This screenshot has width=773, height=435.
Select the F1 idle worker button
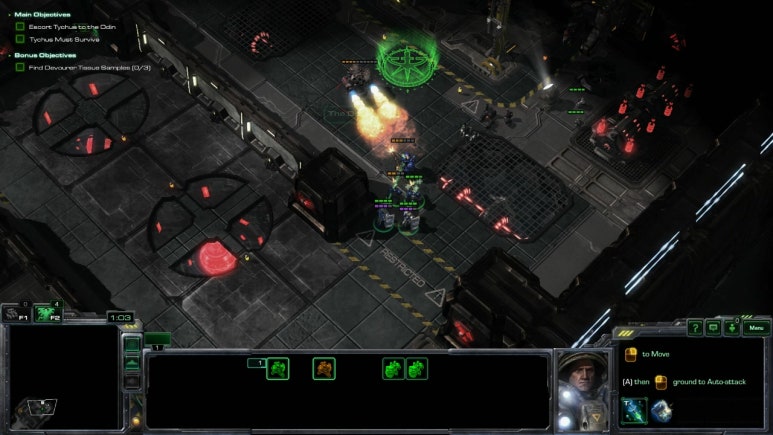(x=15, y=313)
